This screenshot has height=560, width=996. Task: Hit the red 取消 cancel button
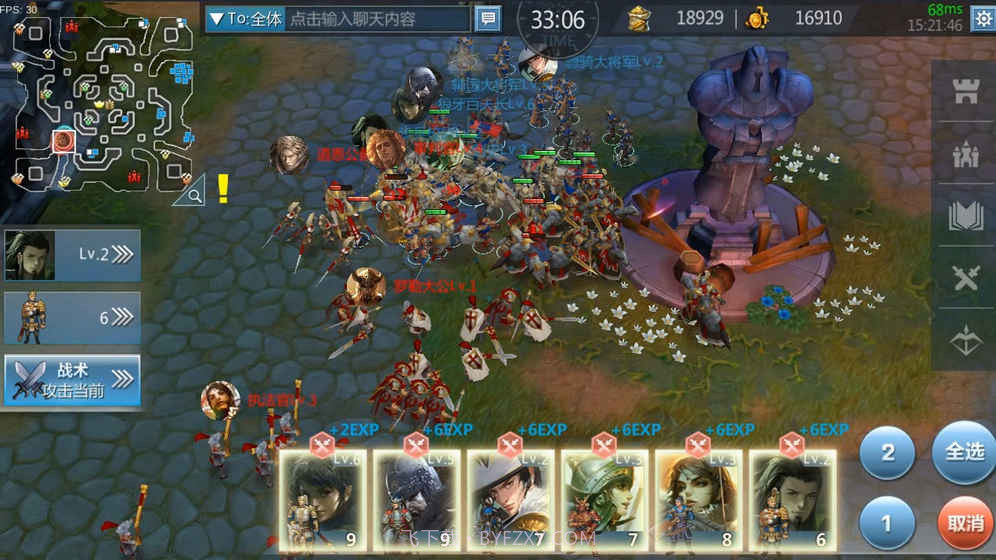(x=966, y=524)
